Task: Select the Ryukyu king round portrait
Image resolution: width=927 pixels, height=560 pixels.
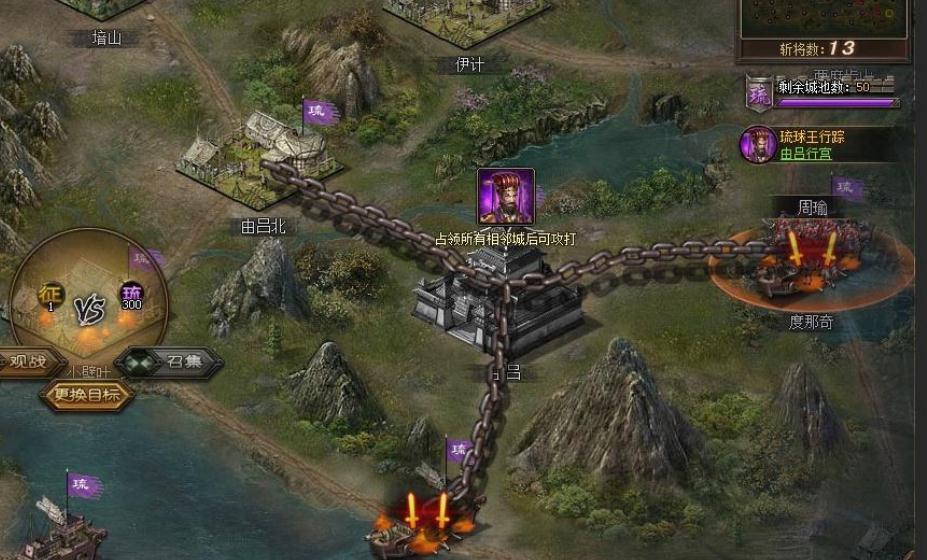Action: tap(758, 145)
